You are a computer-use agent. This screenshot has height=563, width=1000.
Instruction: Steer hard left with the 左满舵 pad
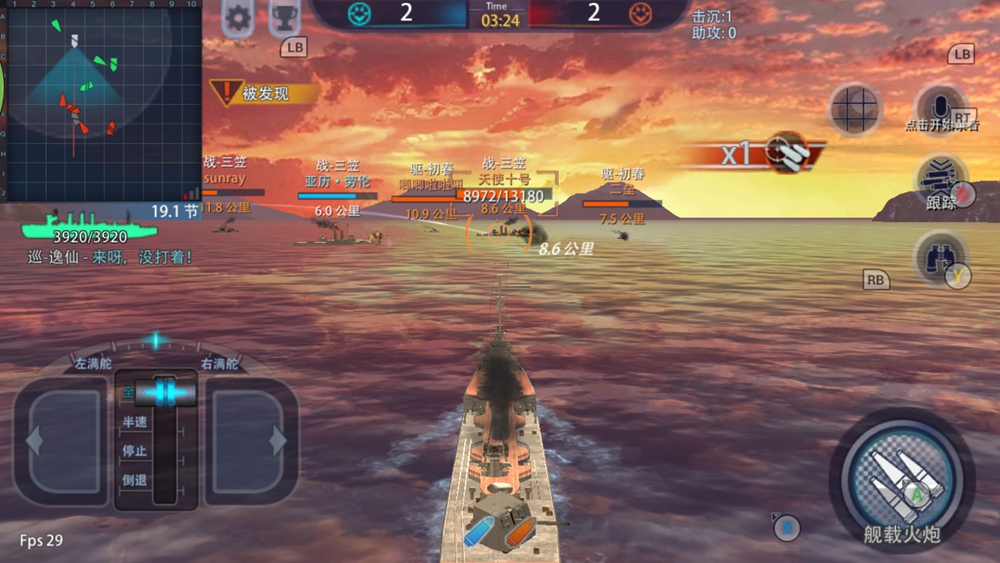click(x=60, y=439)
